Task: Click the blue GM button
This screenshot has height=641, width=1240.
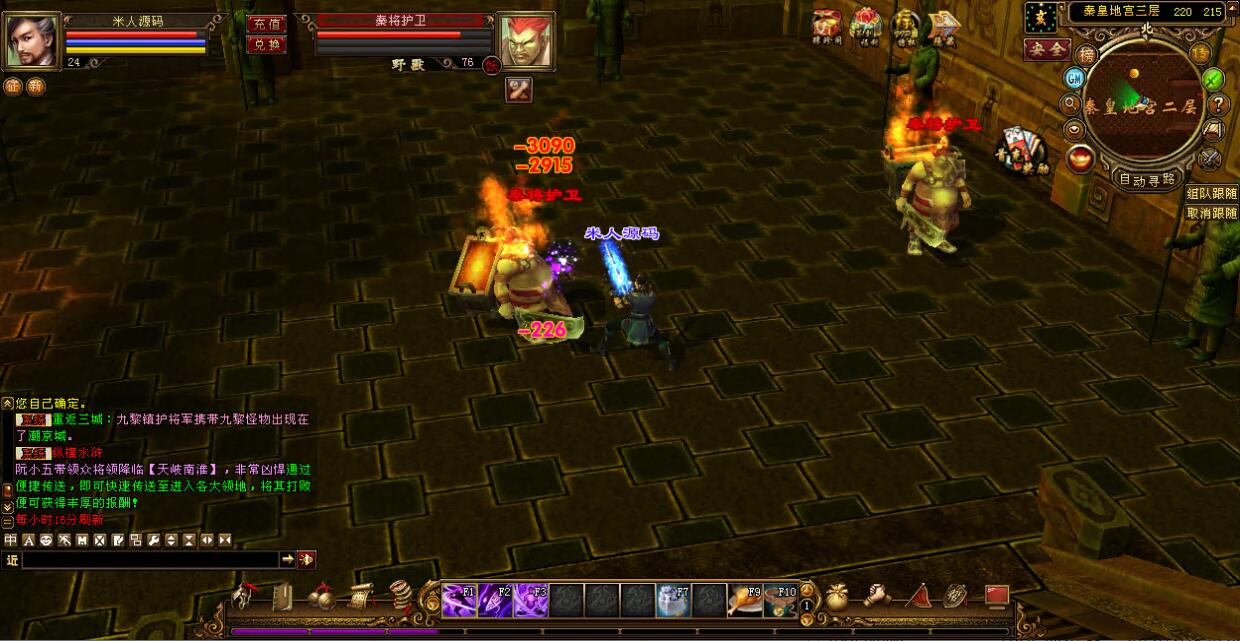Action: click(1075, 78)
